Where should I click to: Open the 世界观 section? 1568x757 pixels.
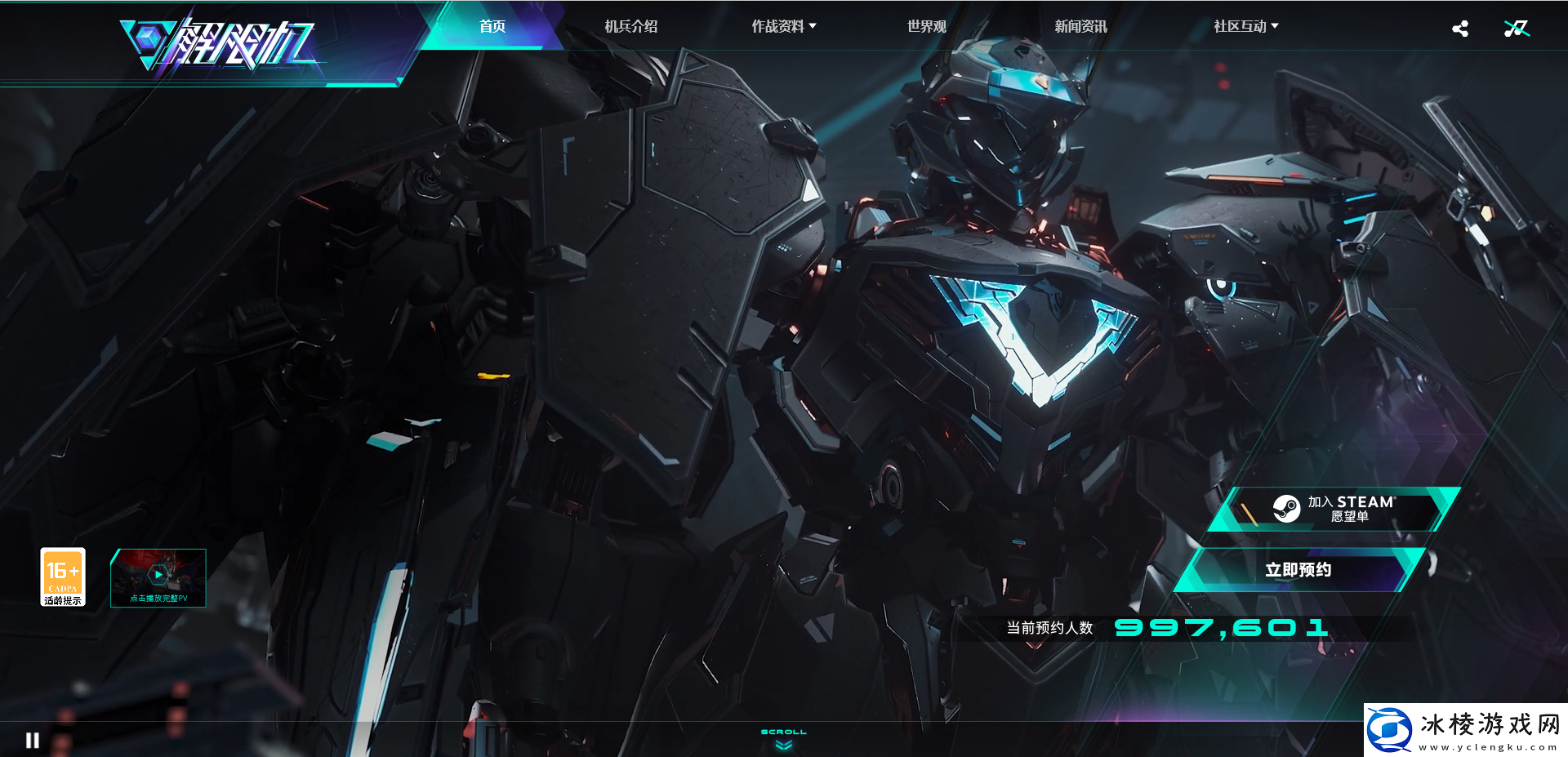tap(926, 26)
